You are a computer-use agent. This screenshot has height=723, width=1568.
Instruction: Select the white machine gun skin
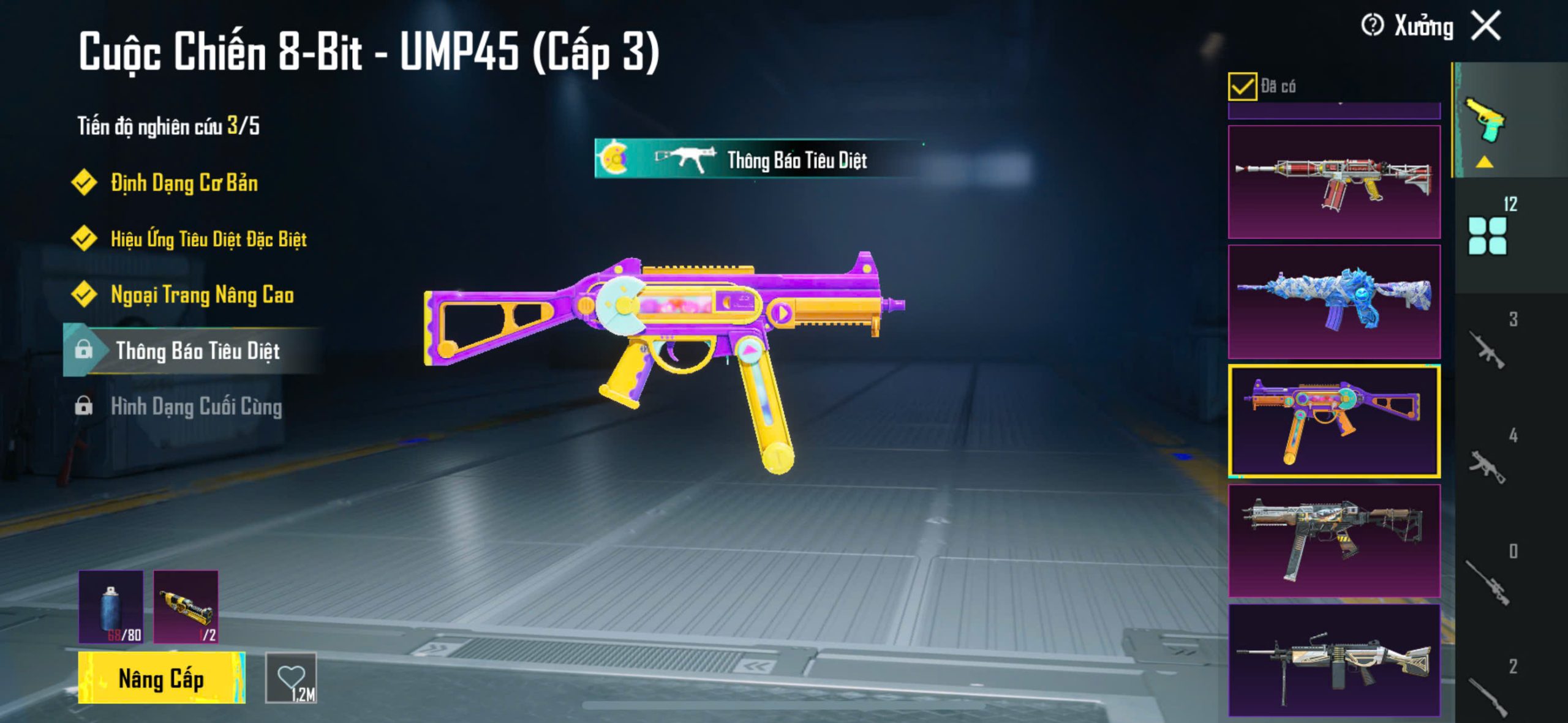click(1334, 660)
